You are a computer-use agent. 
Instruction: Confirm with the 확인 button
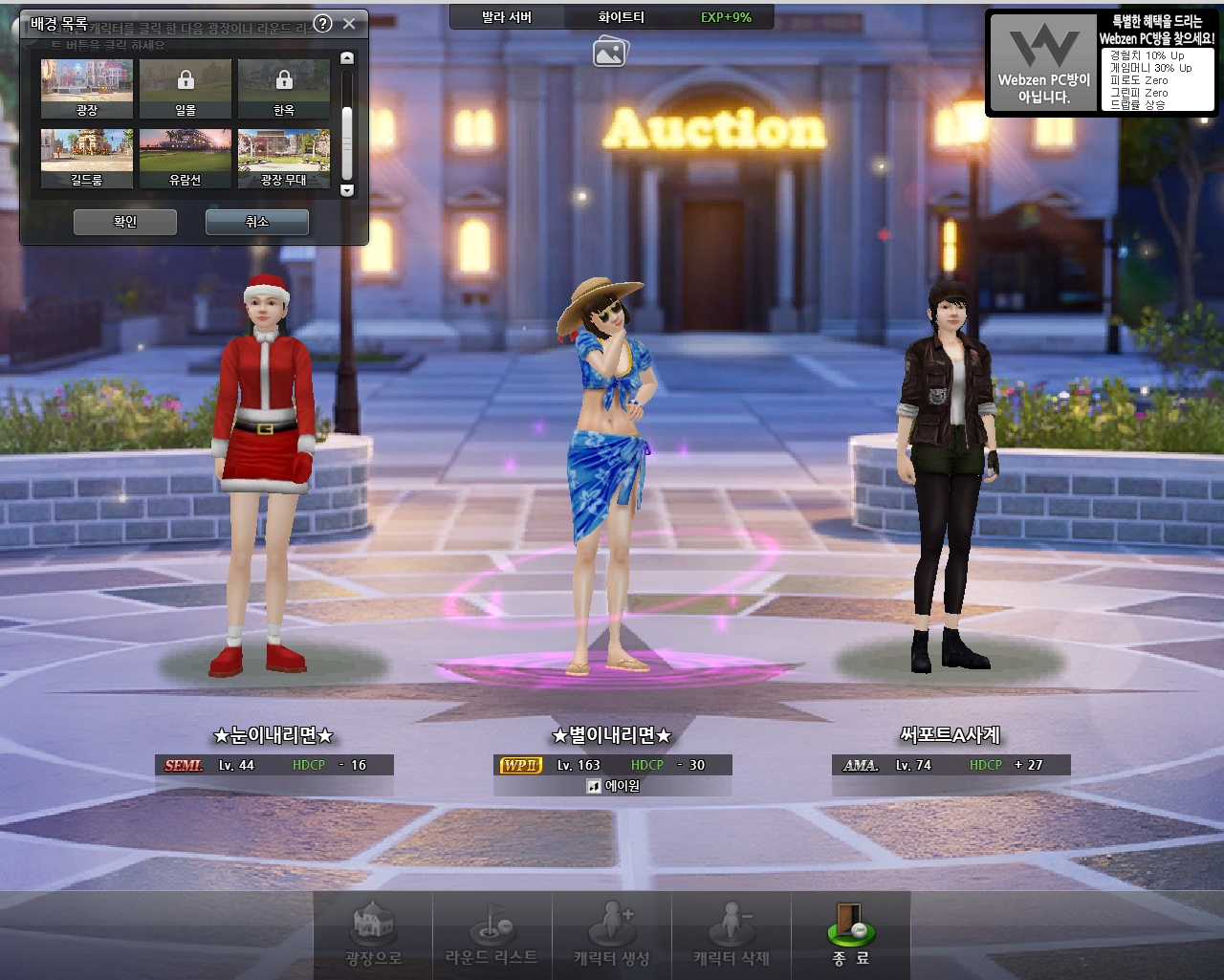125,222
